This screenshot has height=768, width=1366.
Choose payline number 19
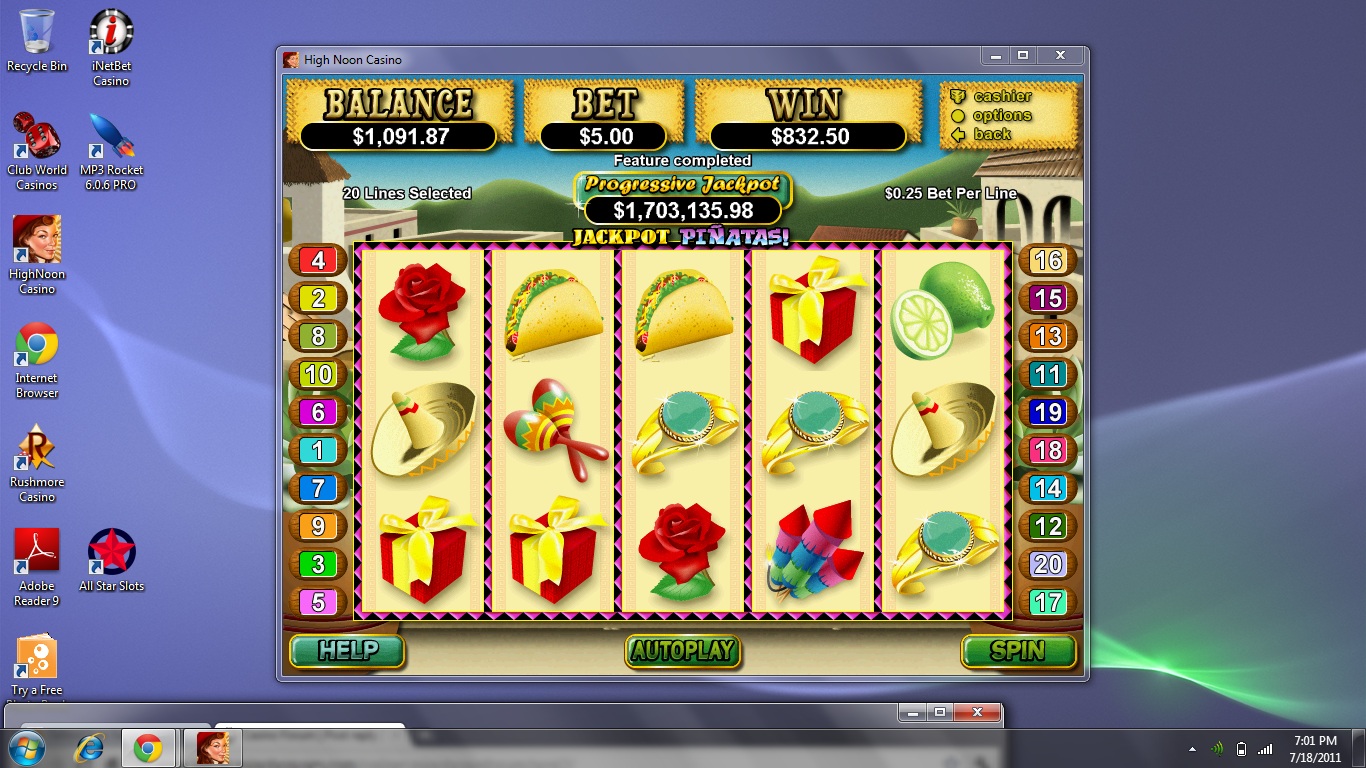tap(1047, 412)
